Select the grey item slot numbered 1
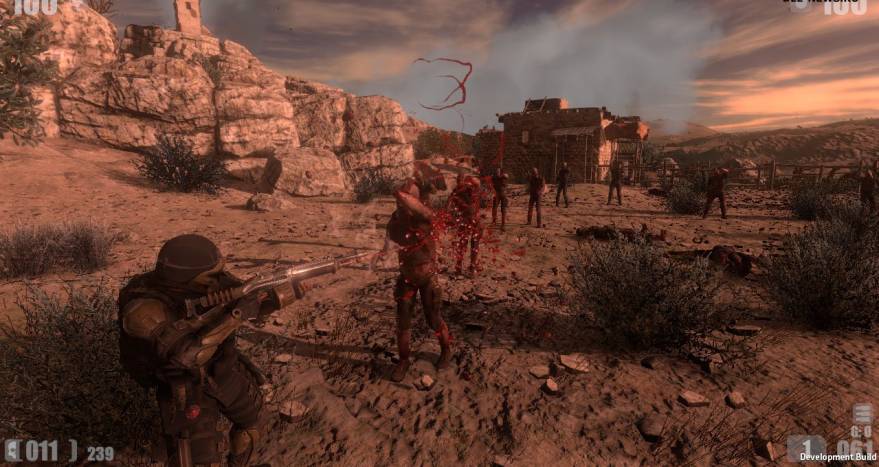 coord(806,446)
